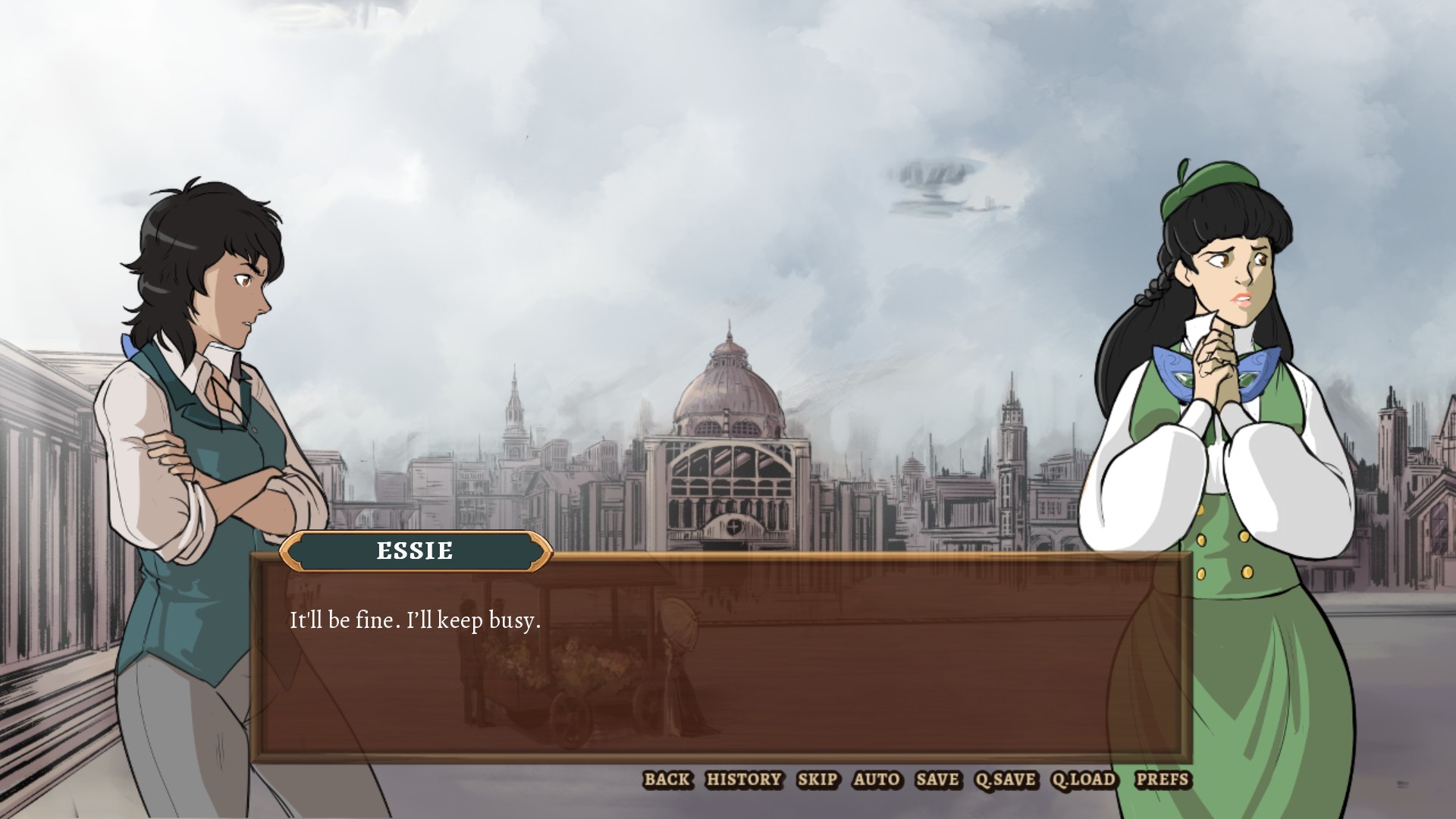Click Q.Save to quick save

(1005, 780)
